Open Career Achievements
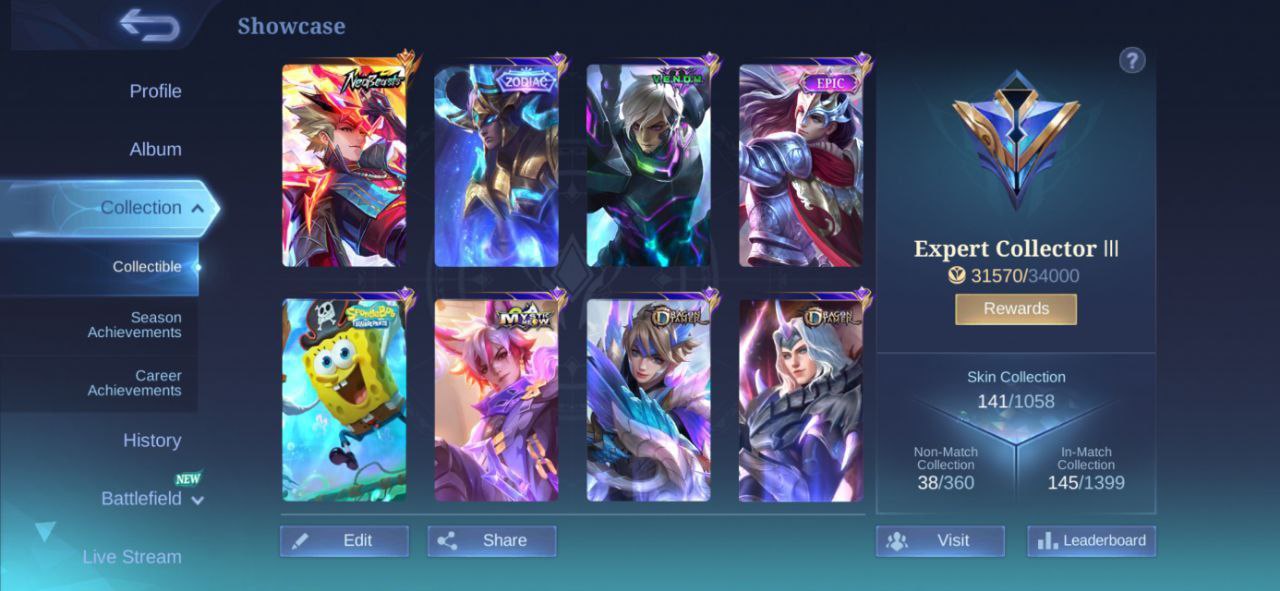The height and width of the screenshot is (591, 1280). click(135, 383)
